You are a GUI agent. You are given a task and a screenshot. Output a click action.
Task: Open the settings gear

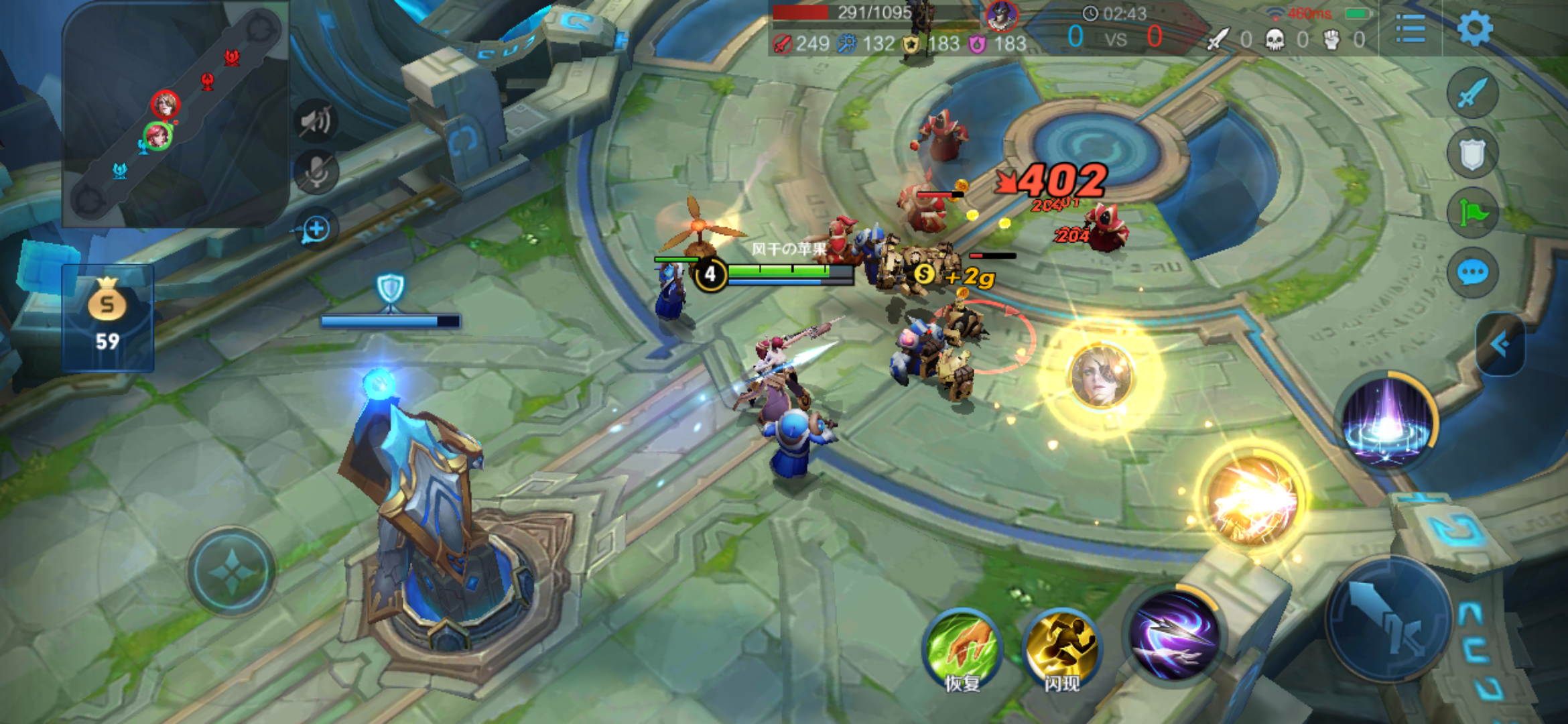1475,29
